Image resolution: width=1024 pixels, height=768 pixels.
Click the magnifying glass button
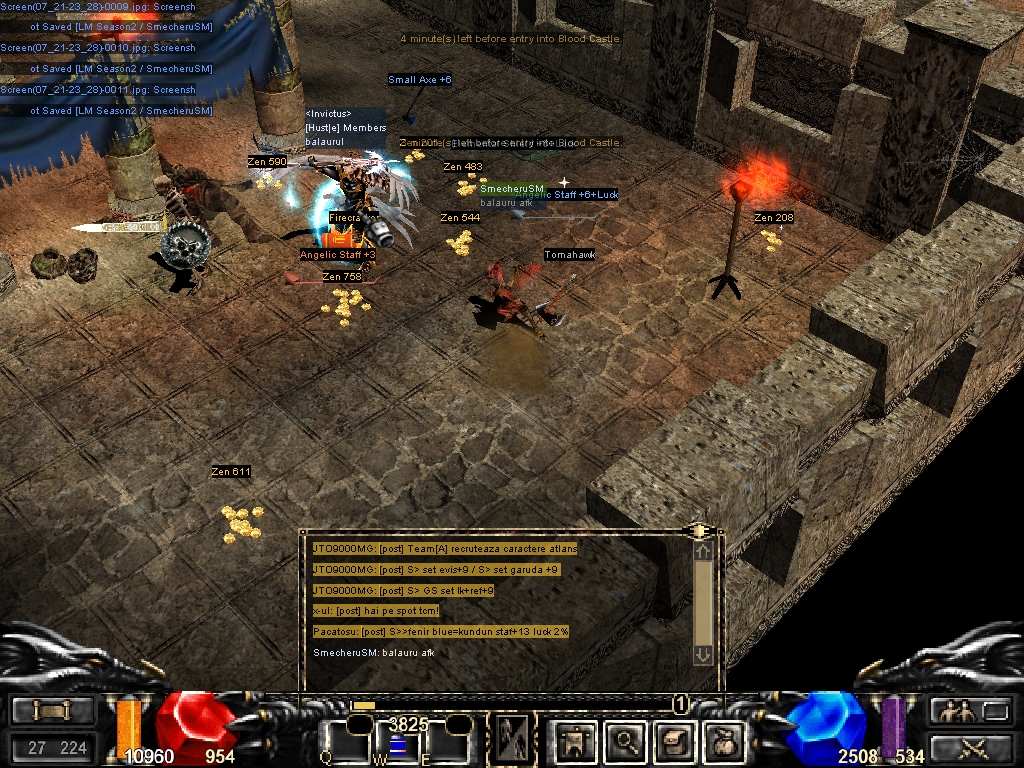point(627,741)
